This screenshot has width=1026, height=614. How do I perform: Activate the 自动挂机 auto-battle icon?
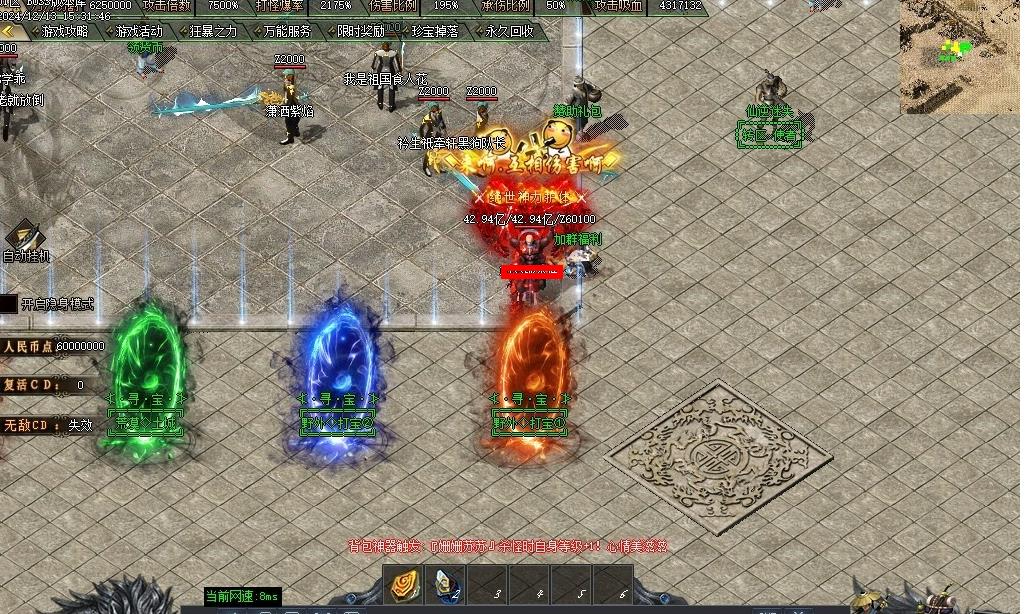pyautogui.click(x=23, y=236)
